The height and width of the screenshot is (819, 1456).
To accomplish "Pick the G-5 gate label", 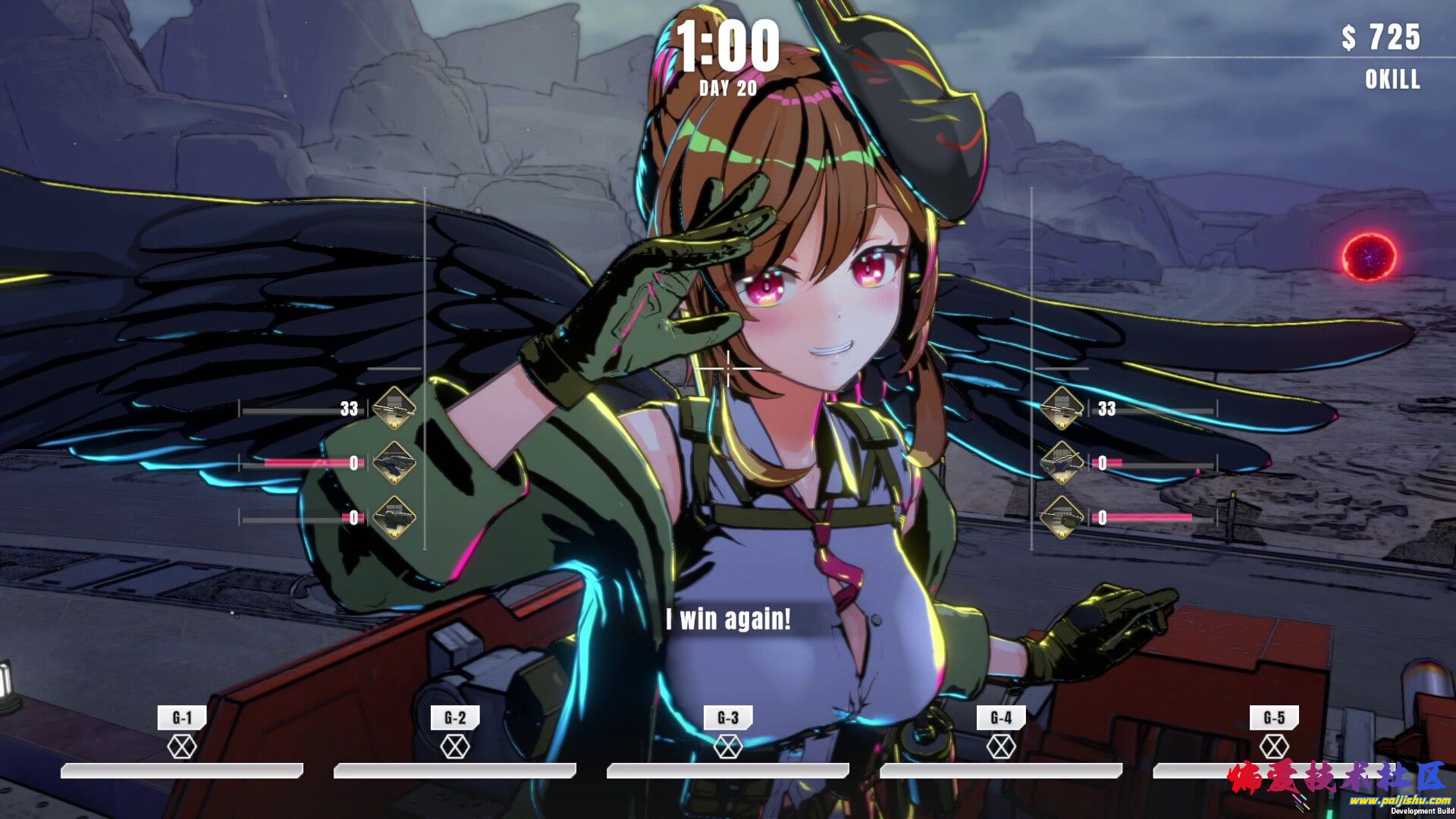I will pyautogui.click(x=1274, y=717).
